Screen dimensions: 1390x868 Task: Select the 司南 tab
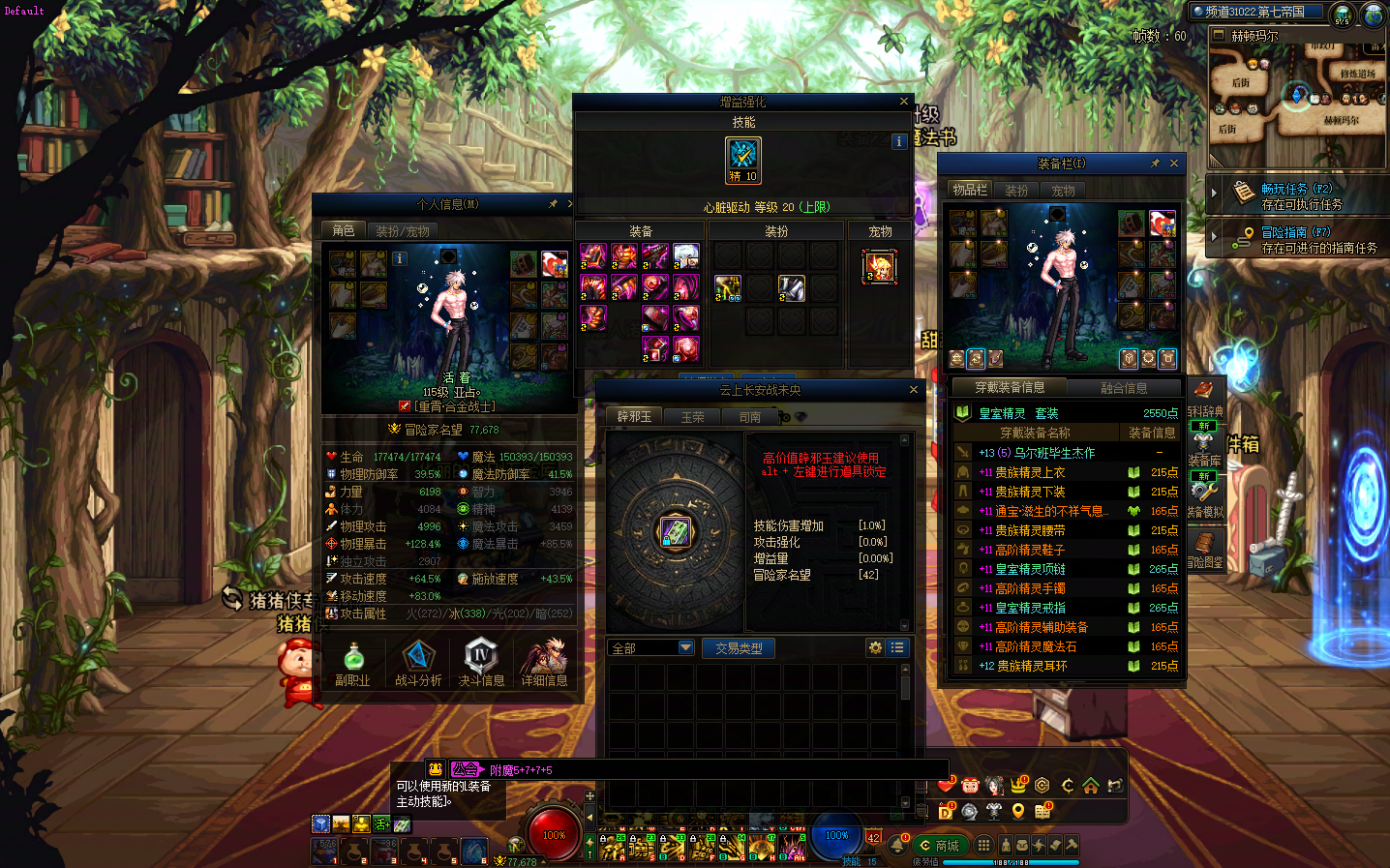pos(750,417)
